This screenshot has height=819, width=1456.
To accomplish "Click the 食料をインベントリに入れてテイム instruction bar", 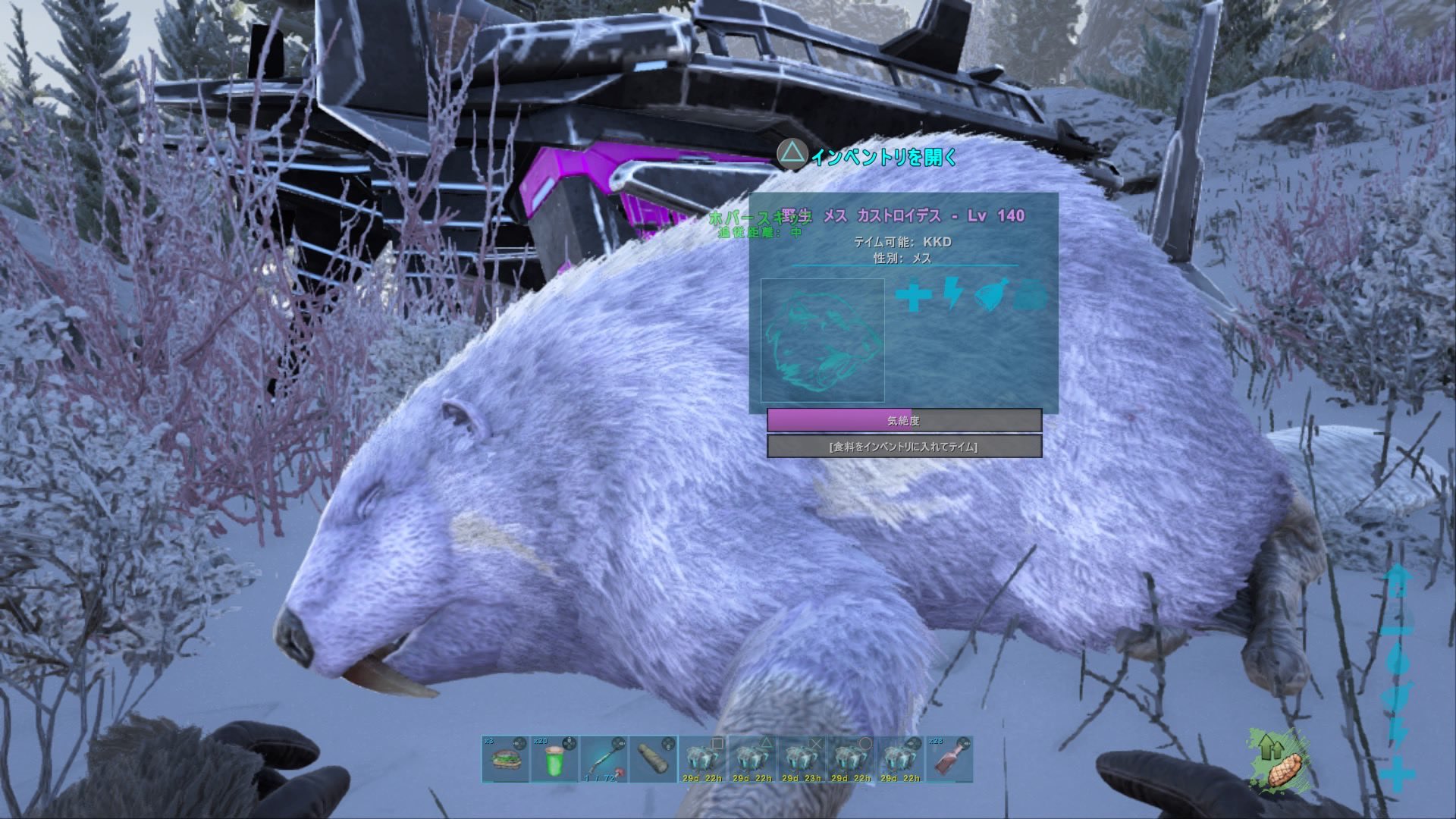I will tap(904, 447).
